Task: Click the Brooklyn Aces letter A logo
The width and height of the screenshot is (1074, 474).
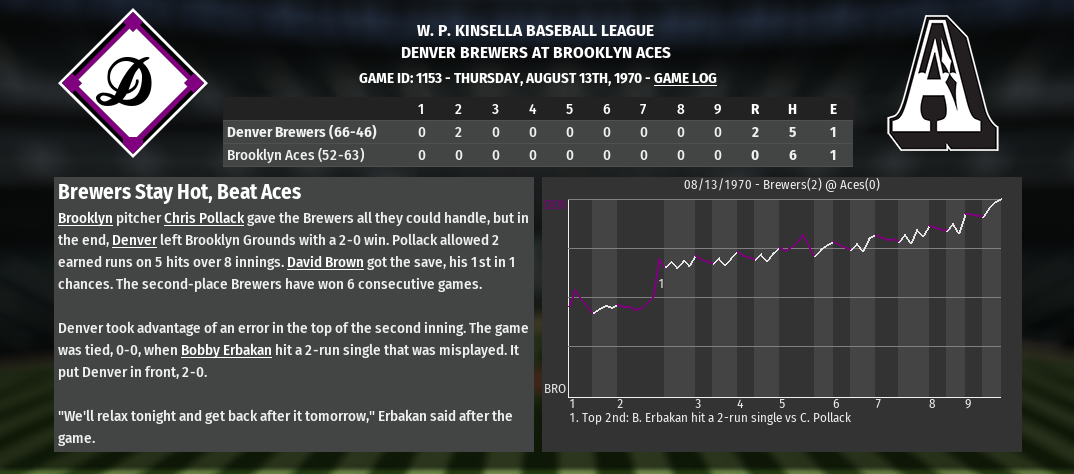Action: tap(941, 85)
